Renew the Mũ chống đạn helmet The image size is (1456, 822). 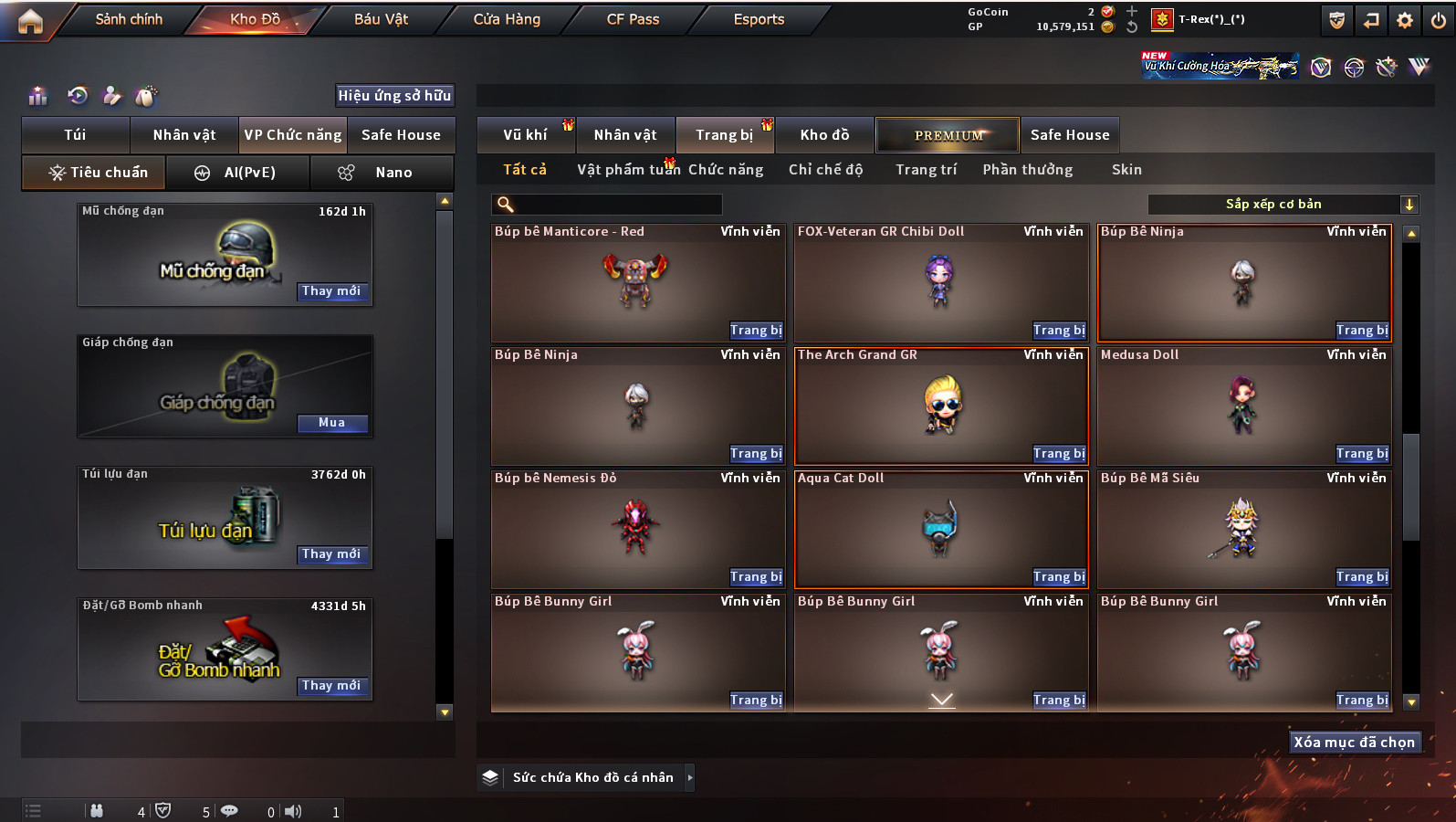coord(331,291)
